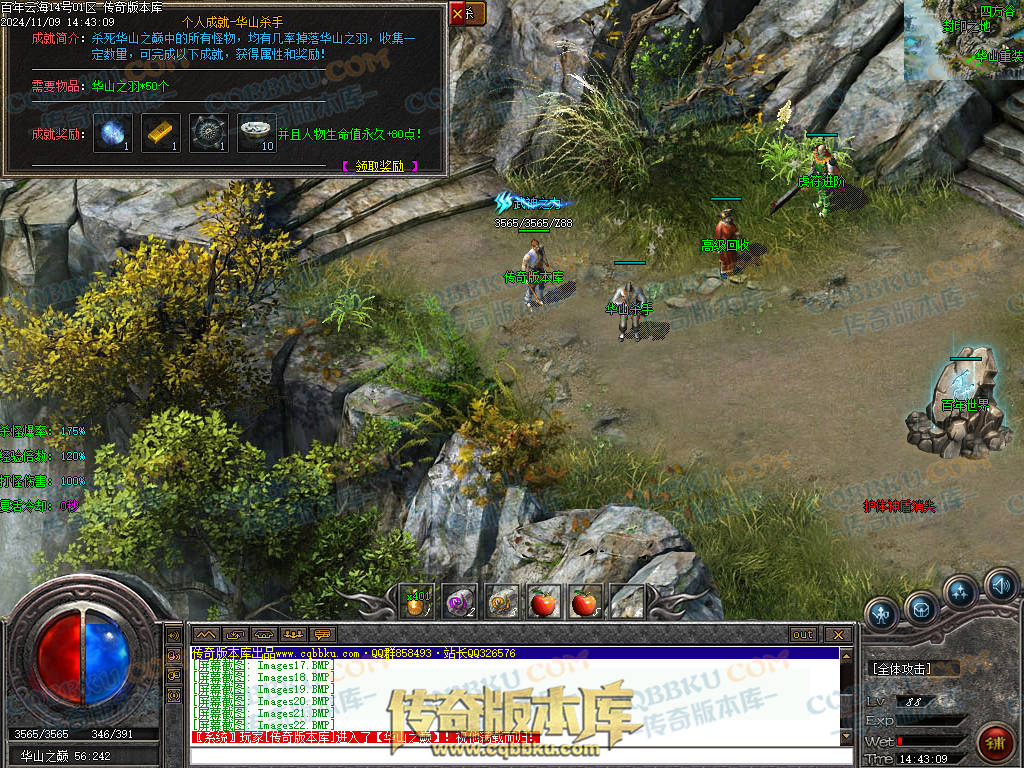Select the blue orb reward item
The height and width of the screenshot is (768, 1024).
[x=113, y=133]
